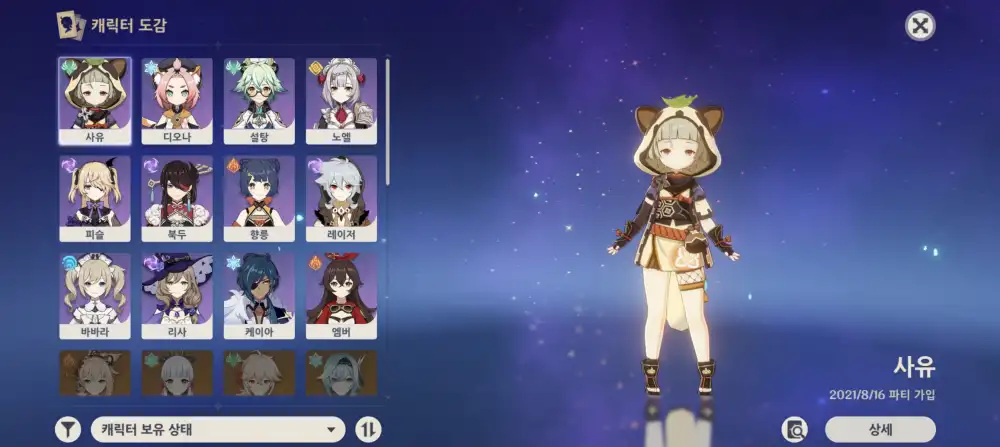Click the magnifier view icon beside 상세
Image resolution: width=1000 pixels, height=447 pixels.
[796, 429]
